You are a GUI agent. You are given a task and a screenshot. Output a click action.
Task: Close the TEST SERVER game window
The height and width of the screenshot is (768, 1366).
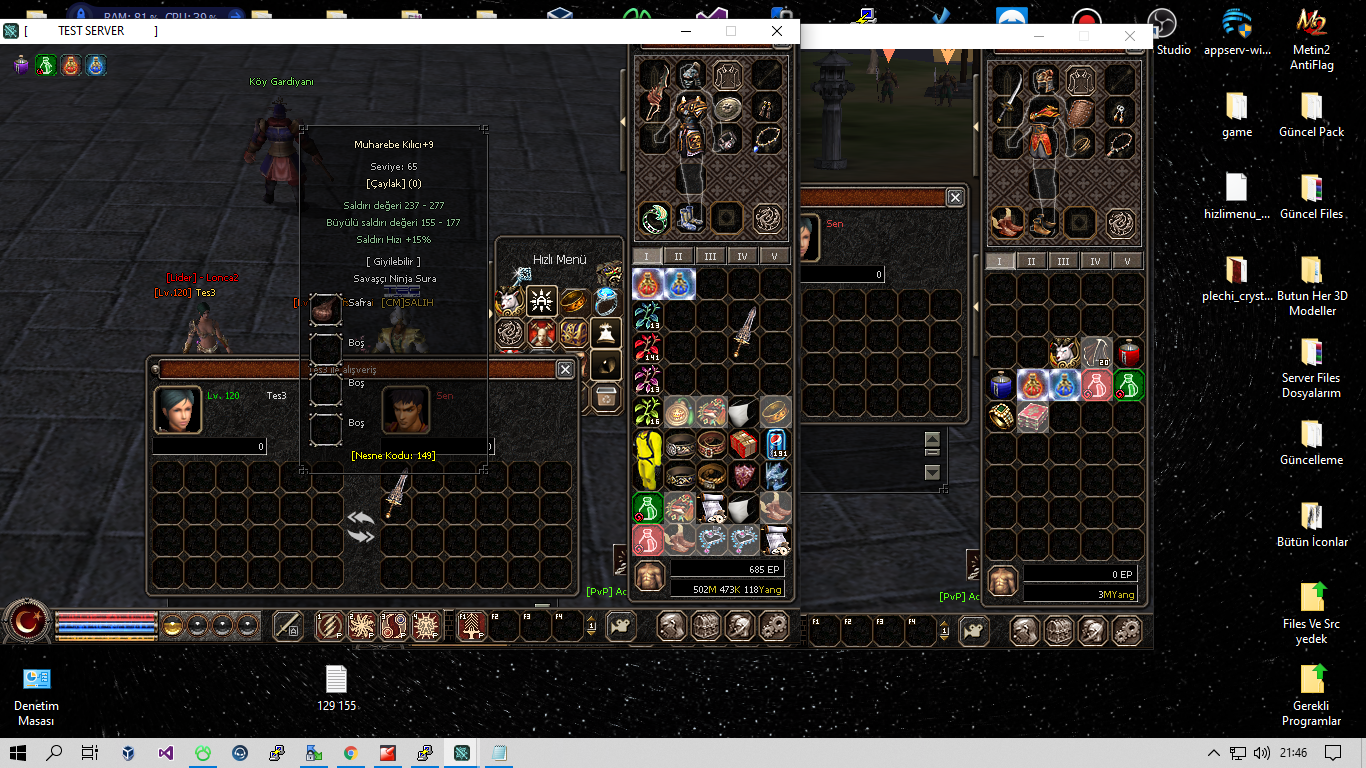777,31
